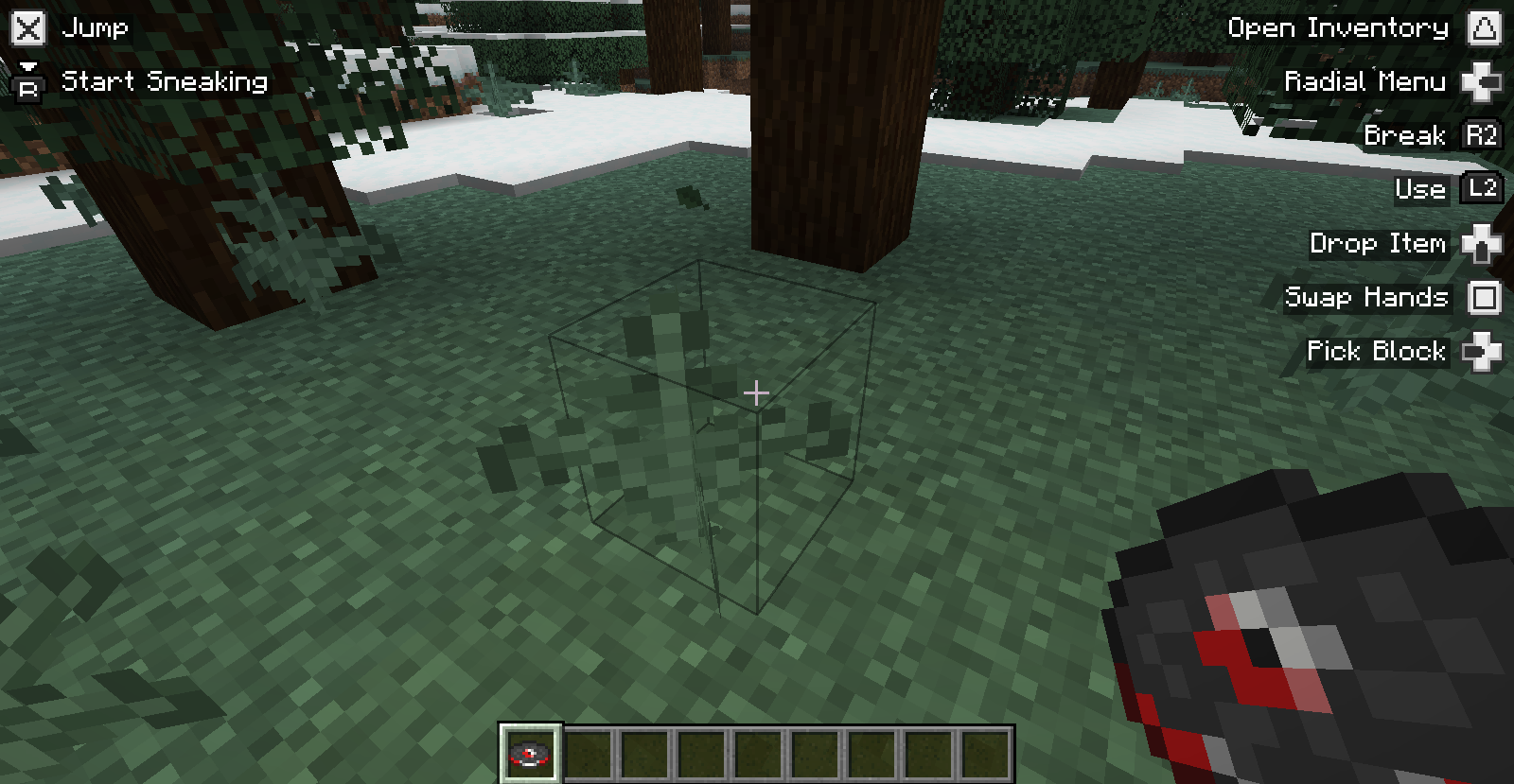Viewport: 1514px width, 784px height.
Task: Select the music disc in hotbar slot one
Action: pyautogui.click(x=531, y=752)
